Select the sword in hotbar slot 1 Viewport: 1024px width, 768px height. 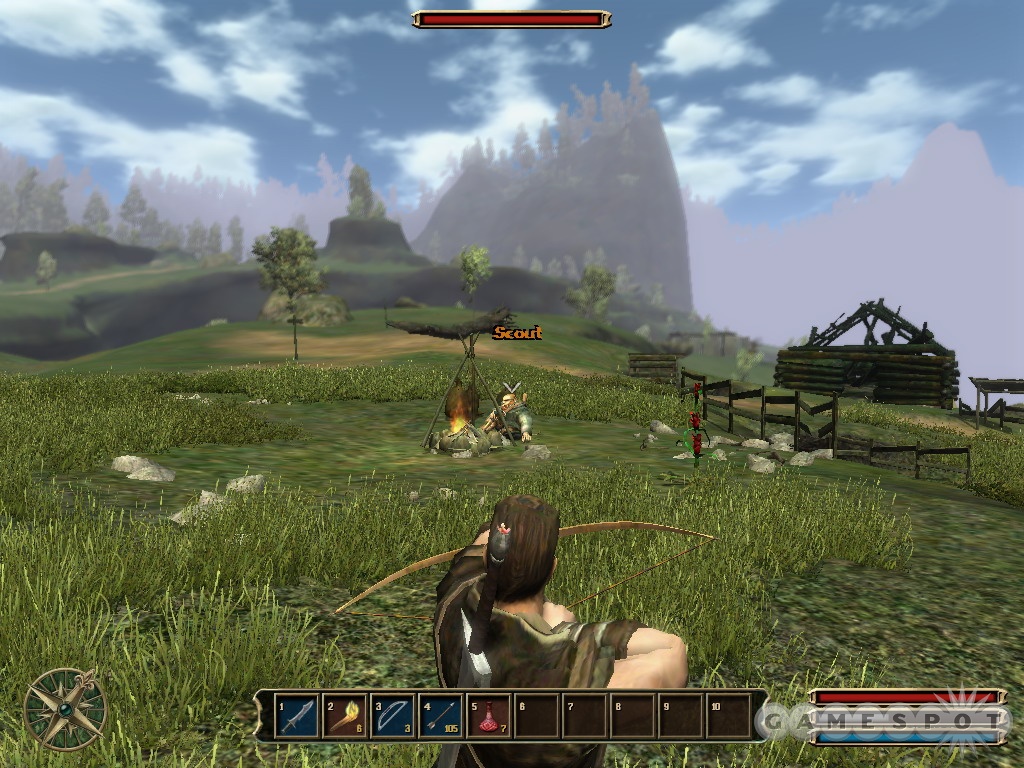(x=297, y=716)
